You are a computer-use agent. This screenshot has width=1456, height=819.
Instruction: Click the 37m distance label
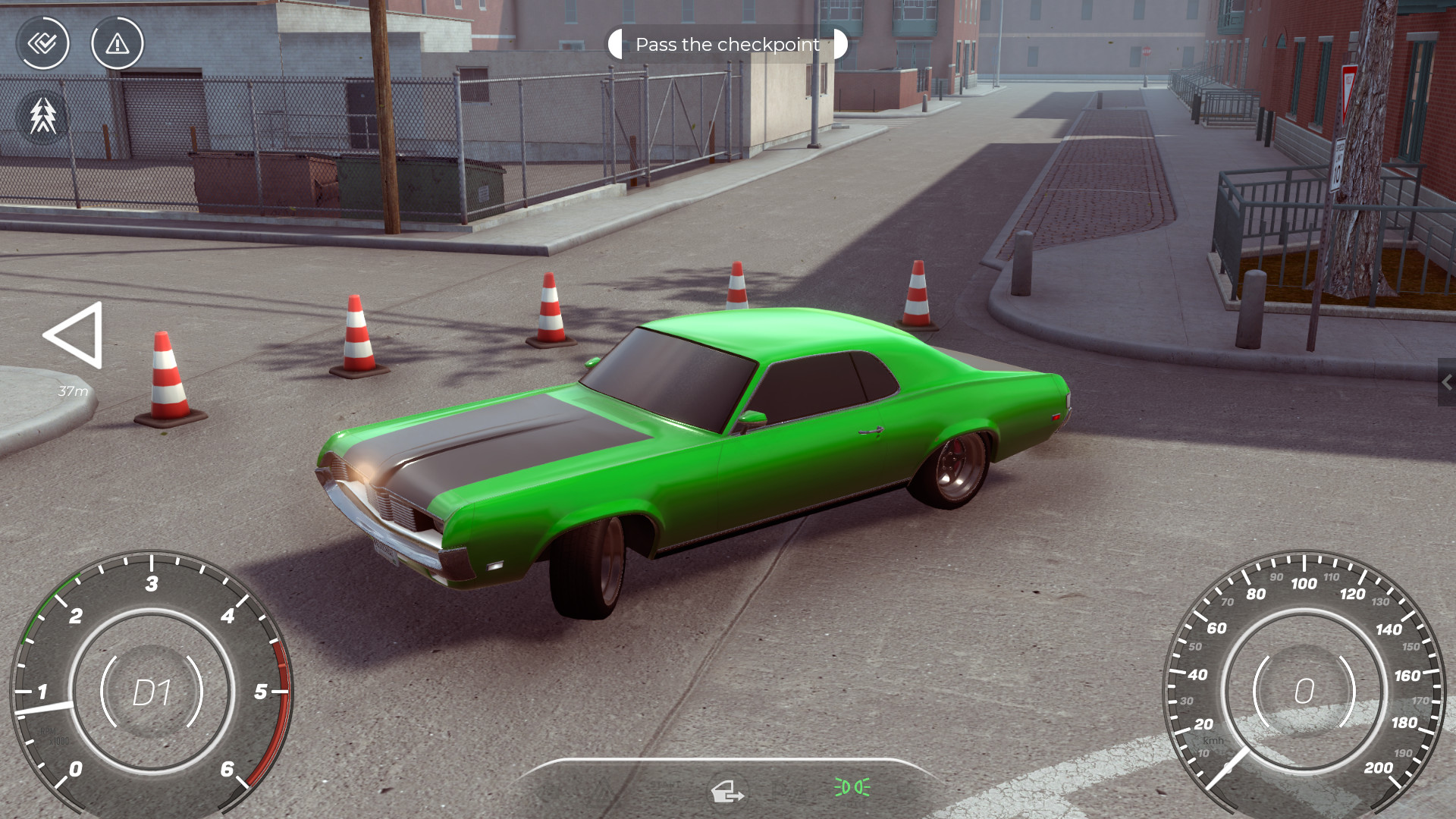pos(74,392)
